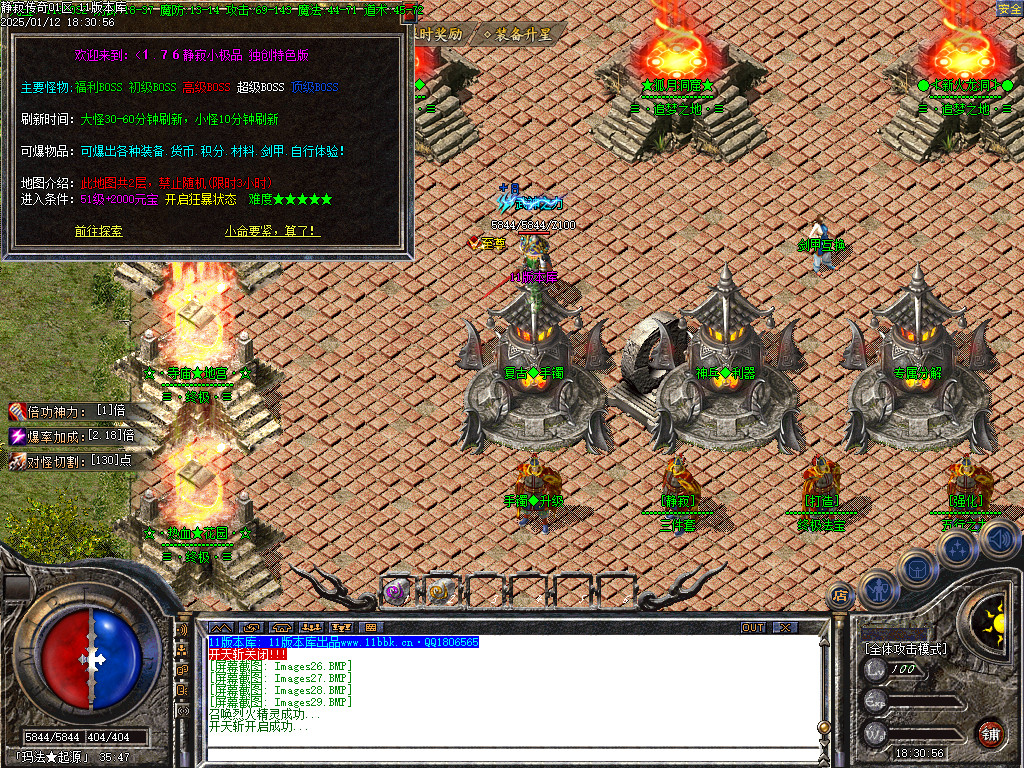Image resolution: width=1024 pixels, height=768 pixels.
Task: Use the orange spiral item in the belt
Action: coord(441,592)
